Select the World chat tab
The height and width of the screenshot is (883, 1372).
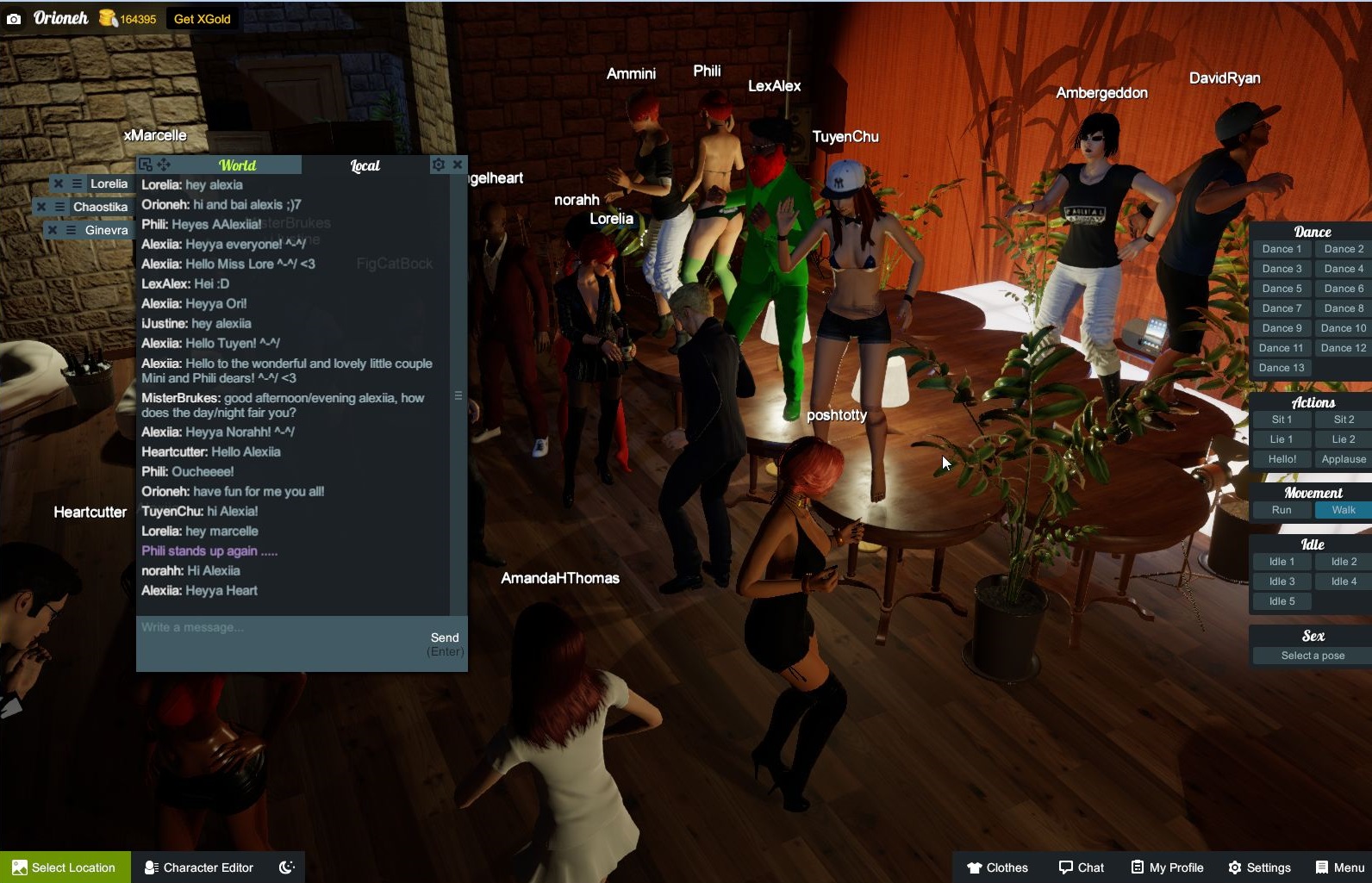click(x=238, y=165)
